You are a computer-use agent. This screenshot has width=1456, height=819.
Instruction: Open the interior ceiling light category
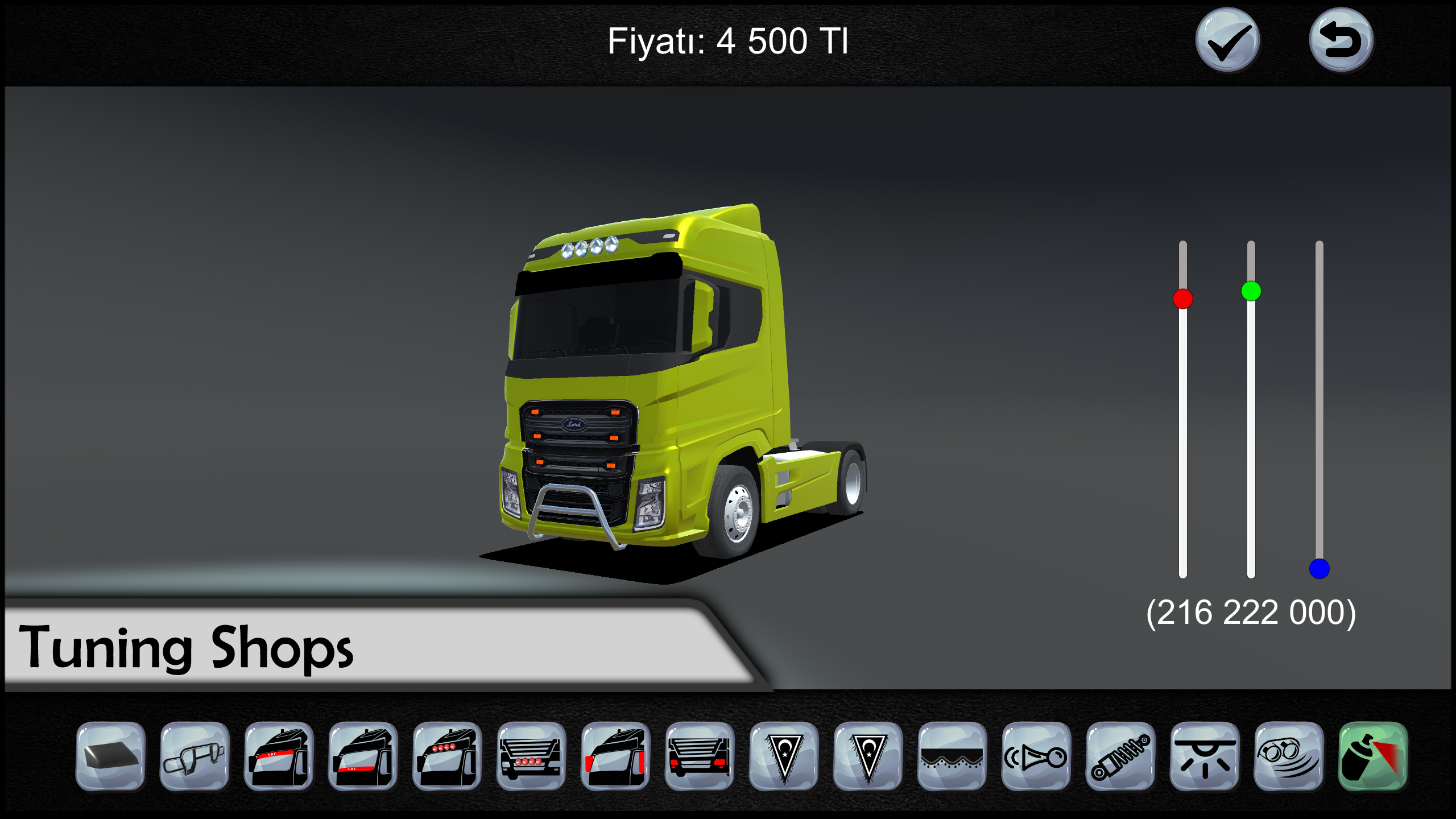tap(1205, 756)
